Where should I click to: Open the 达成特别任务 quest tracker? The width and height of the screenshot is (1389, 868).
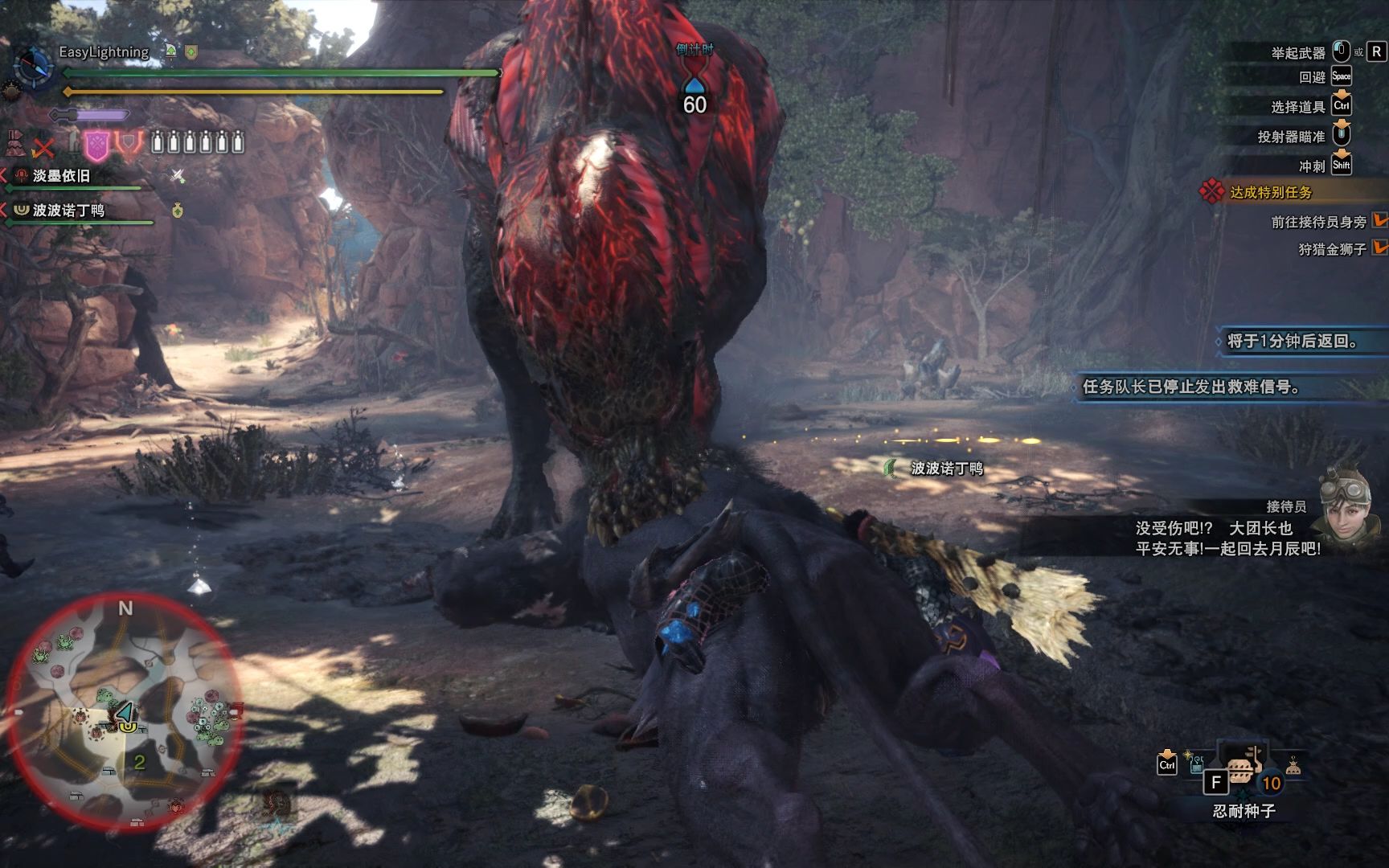click(1270, 192)
